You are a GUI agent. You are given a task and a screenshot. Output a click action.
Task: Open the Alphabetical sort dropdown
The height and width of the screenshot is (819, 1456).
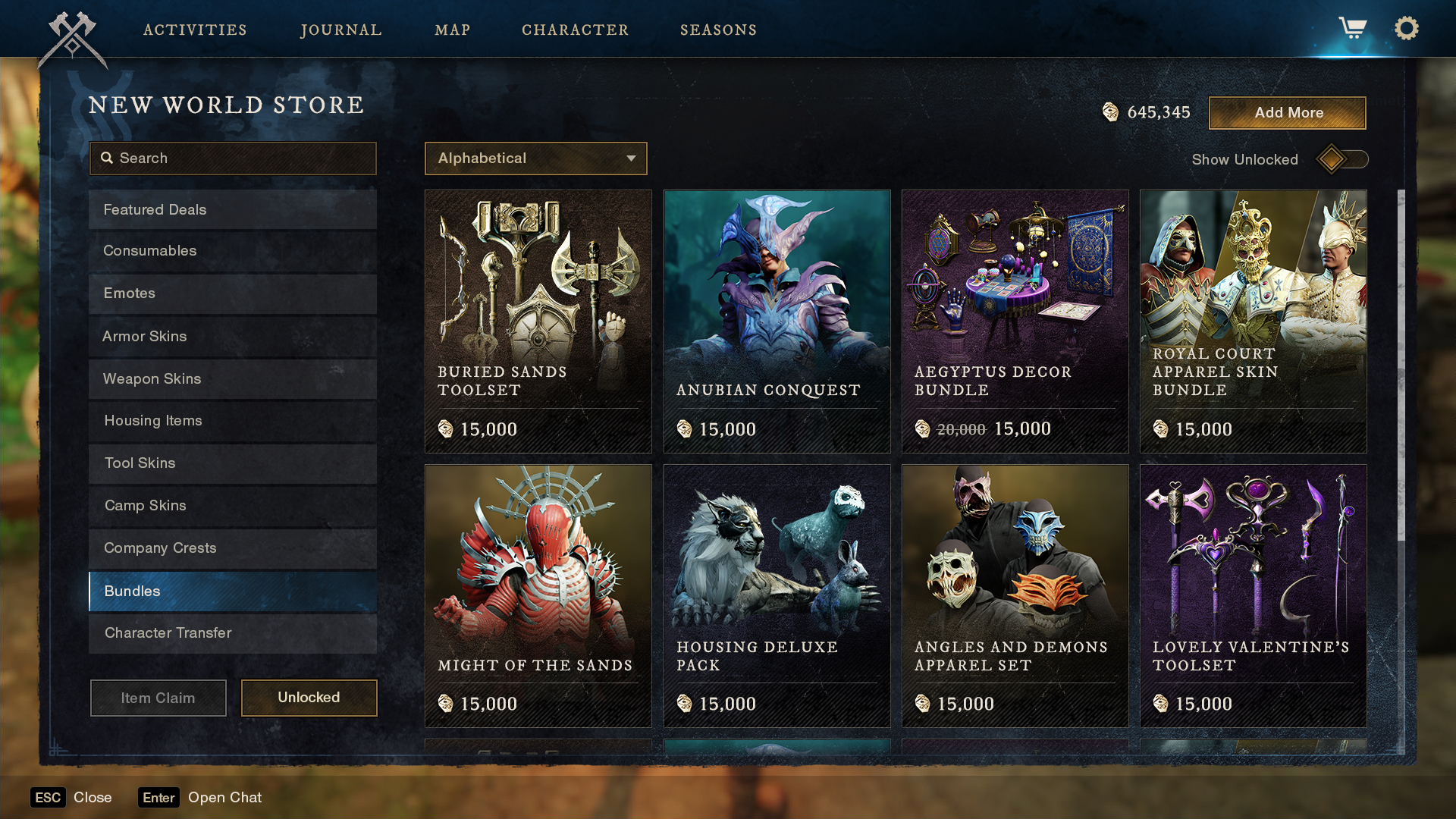tap(535, 158)
